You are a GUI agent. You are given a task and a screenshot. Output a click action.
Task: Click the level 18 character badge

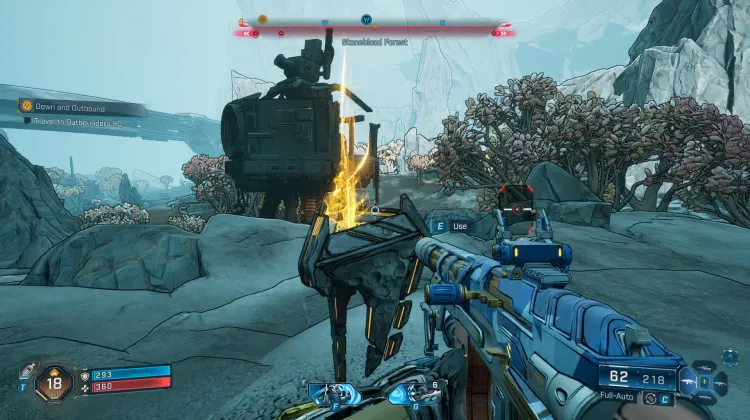[x=52, y=383]
